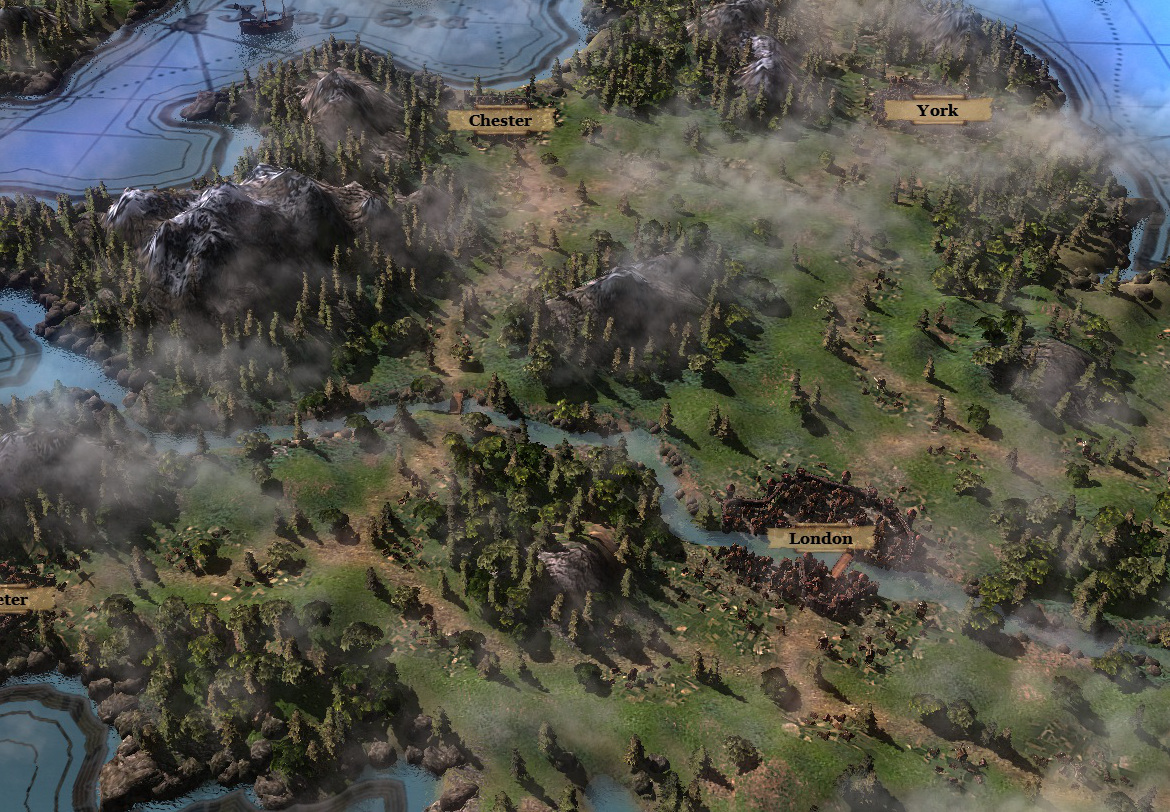Viewport: 1170px width, 812px height.
Task: Select the York city label
Action: (x=937, y=111)
